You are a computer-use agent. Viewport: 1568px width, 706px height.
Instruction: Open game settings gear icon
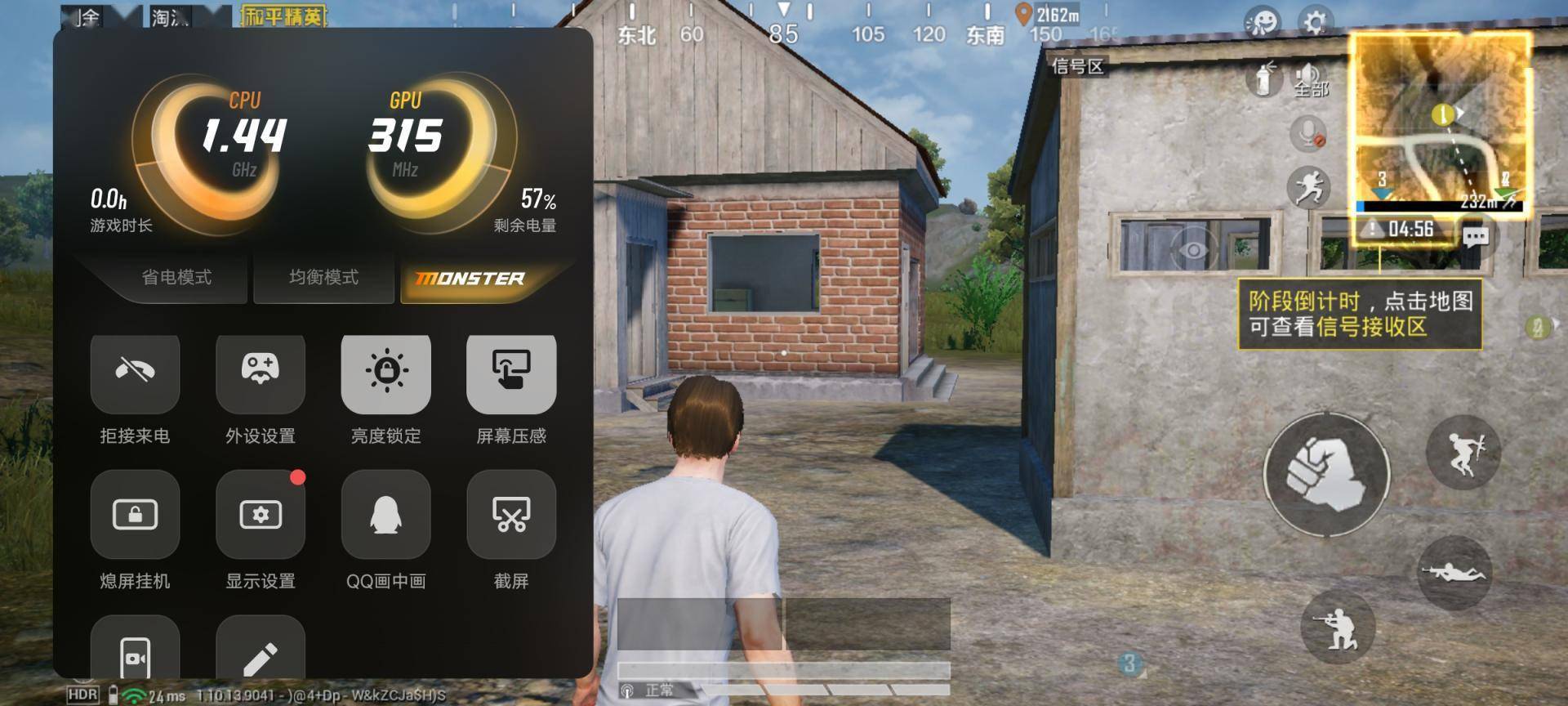coord(1315,22)
